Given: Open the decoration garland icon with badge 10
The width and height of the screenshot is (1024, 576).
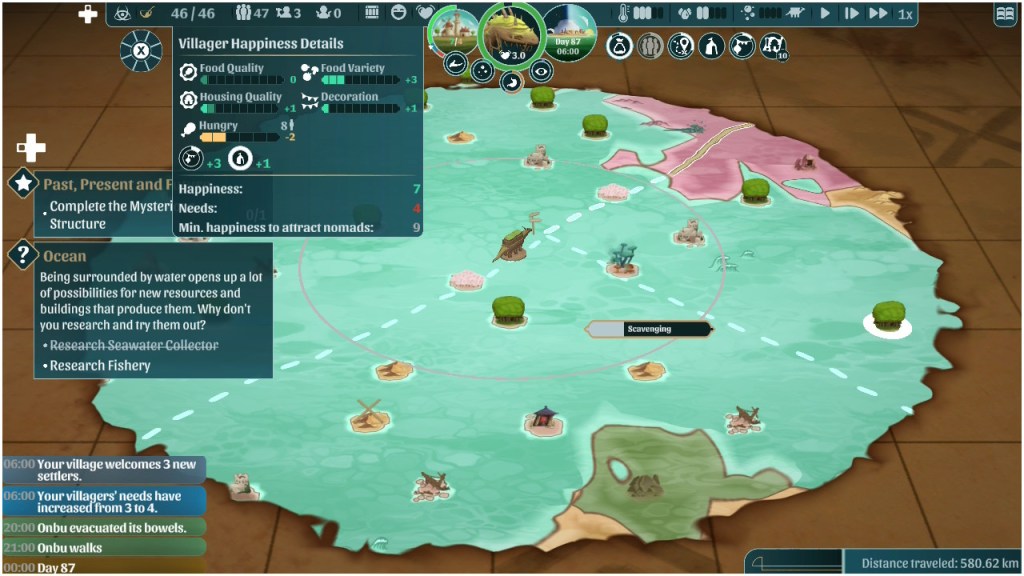Looking at the screenshot, I should pyautogui.click(x=772, y=46).
